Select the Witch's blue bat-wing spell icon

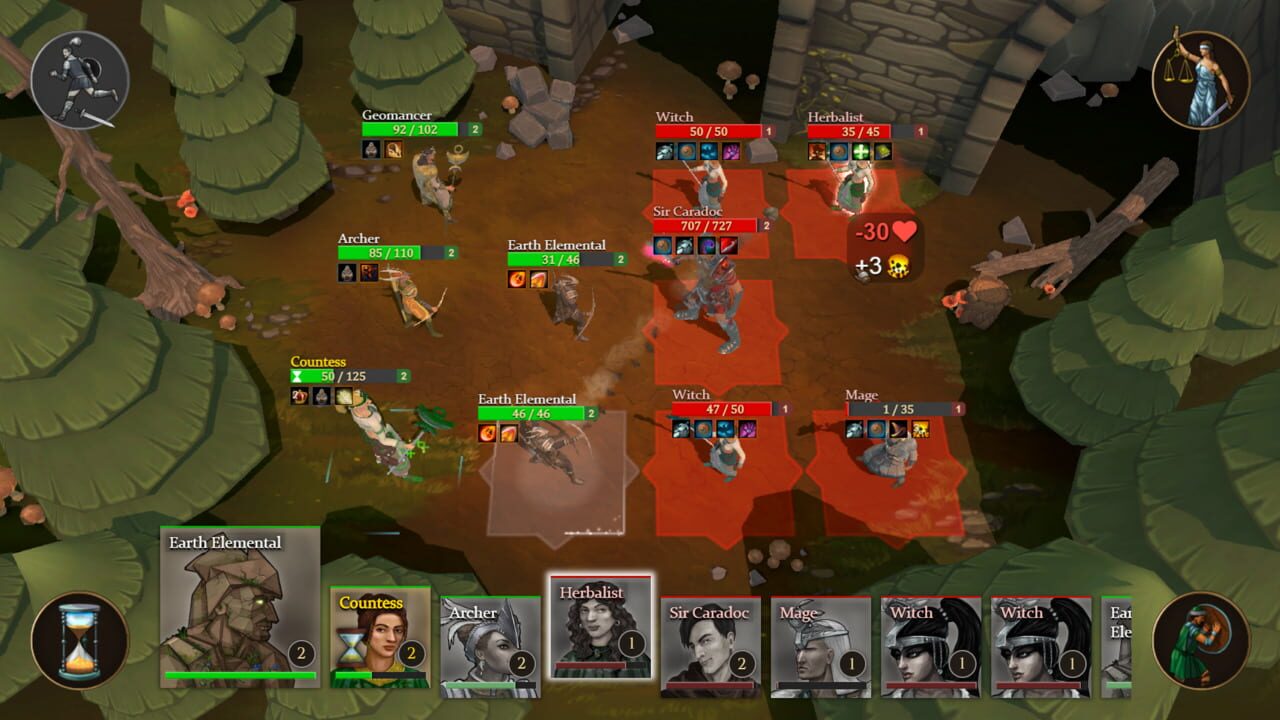(x=709, y=152)
